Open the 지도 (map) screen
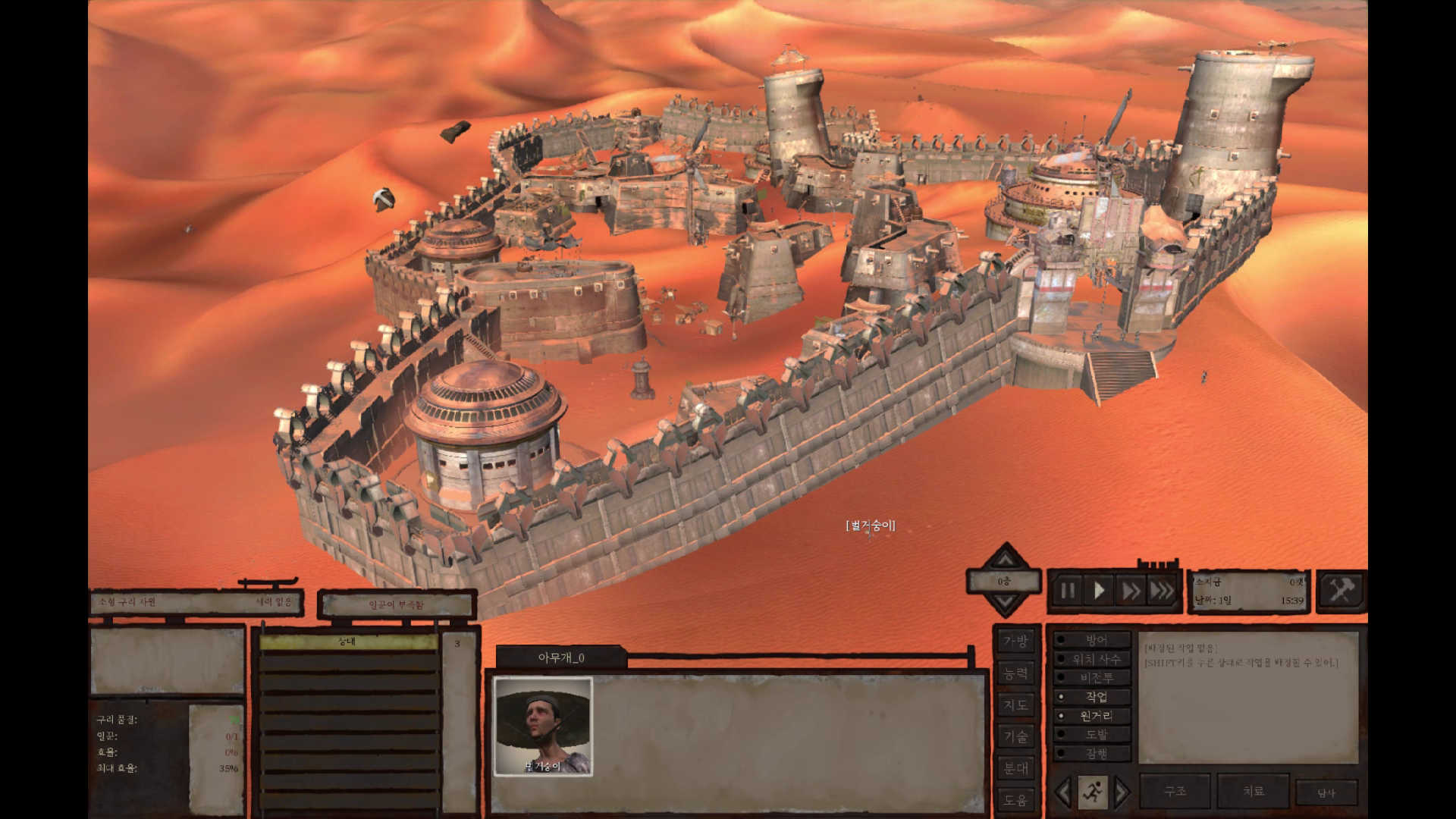Screen dimensions: 1456x819 tap(1015, 705)
